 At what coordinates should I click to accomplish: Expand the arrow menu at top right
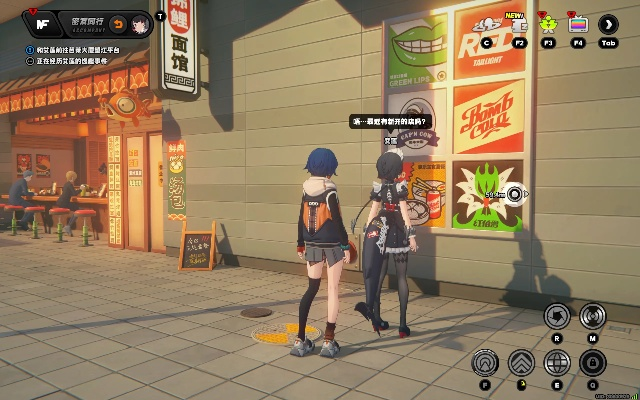coord(606,25)
